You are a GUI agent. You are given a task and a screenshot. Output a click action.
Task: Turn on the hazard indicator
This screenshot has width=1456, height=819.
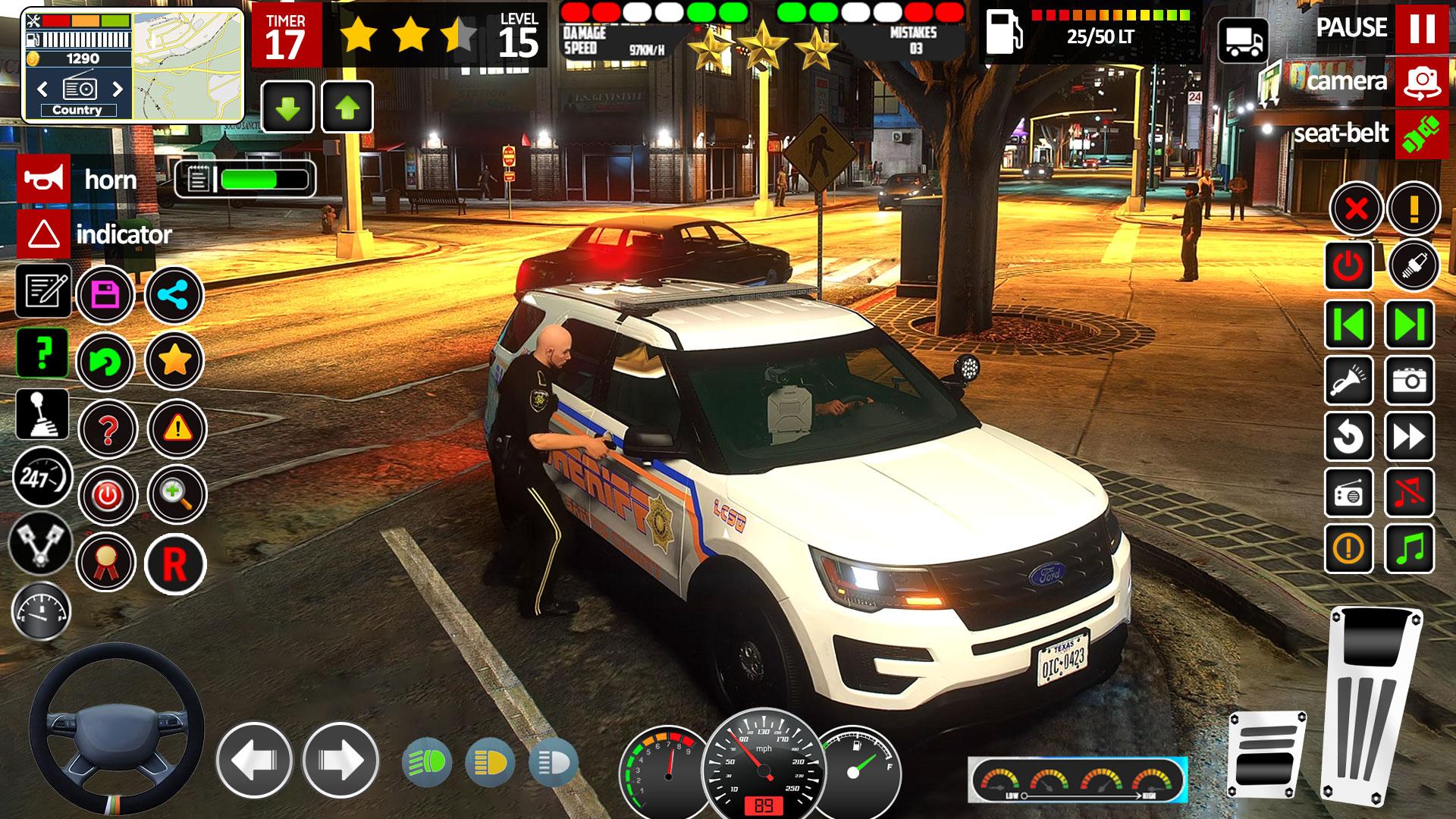point(44,234)
